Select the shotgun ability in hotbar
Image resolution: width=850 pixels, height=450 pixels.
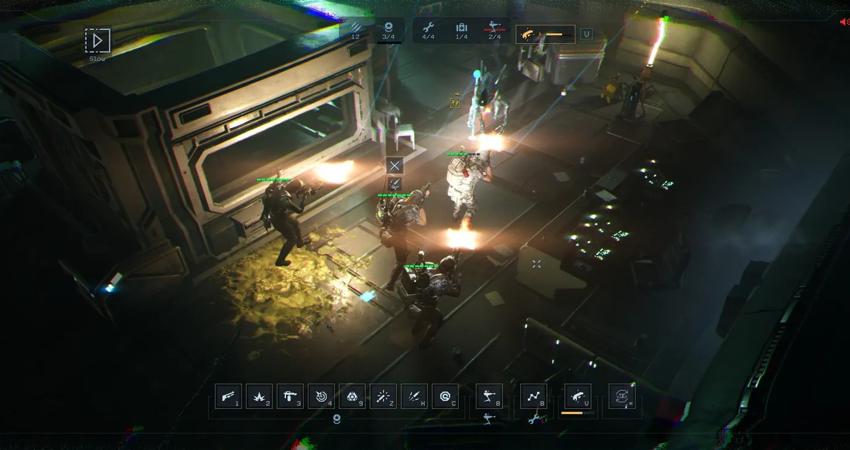[229, 397]
